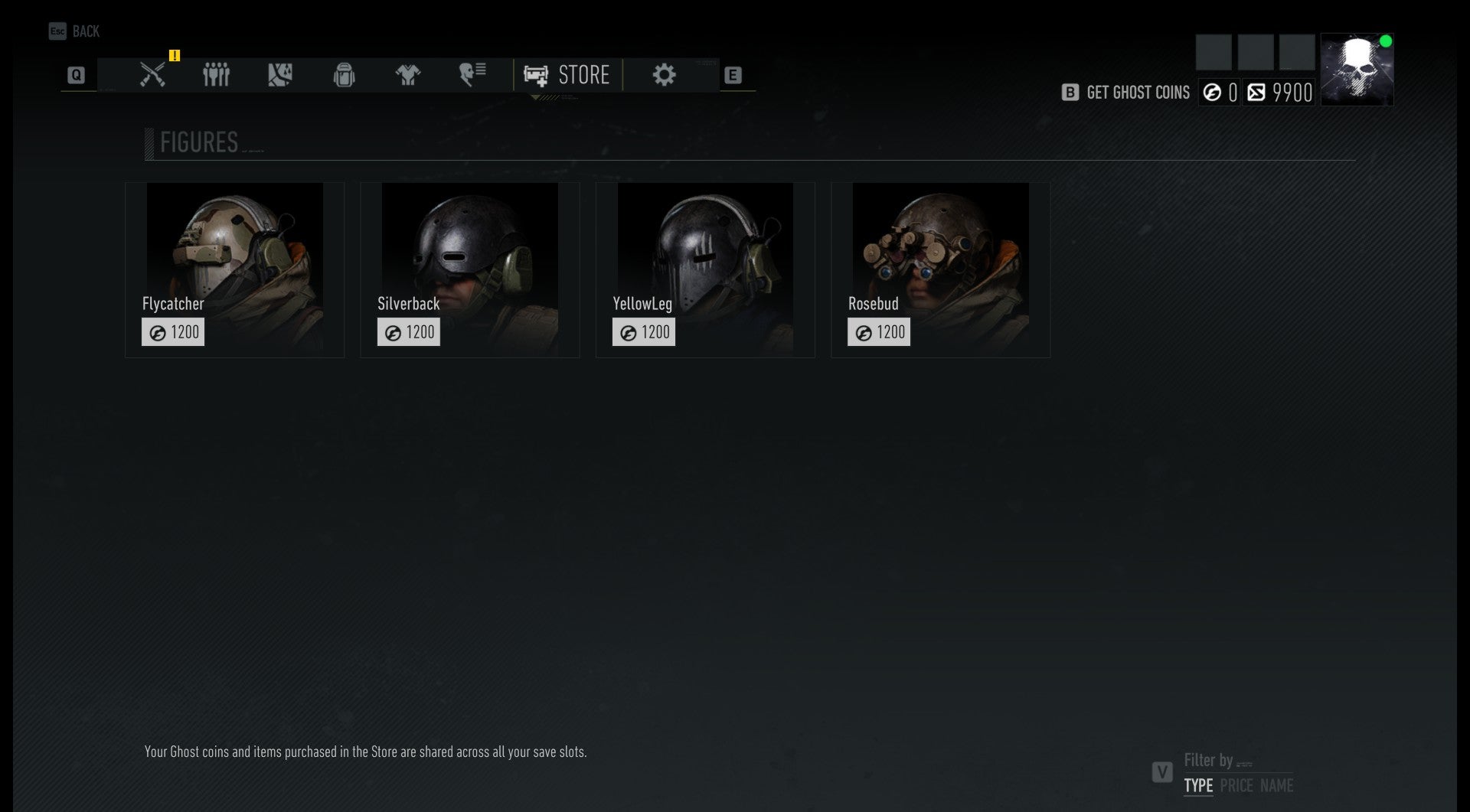Switch to the STORE tab

(x=568, y=74)
